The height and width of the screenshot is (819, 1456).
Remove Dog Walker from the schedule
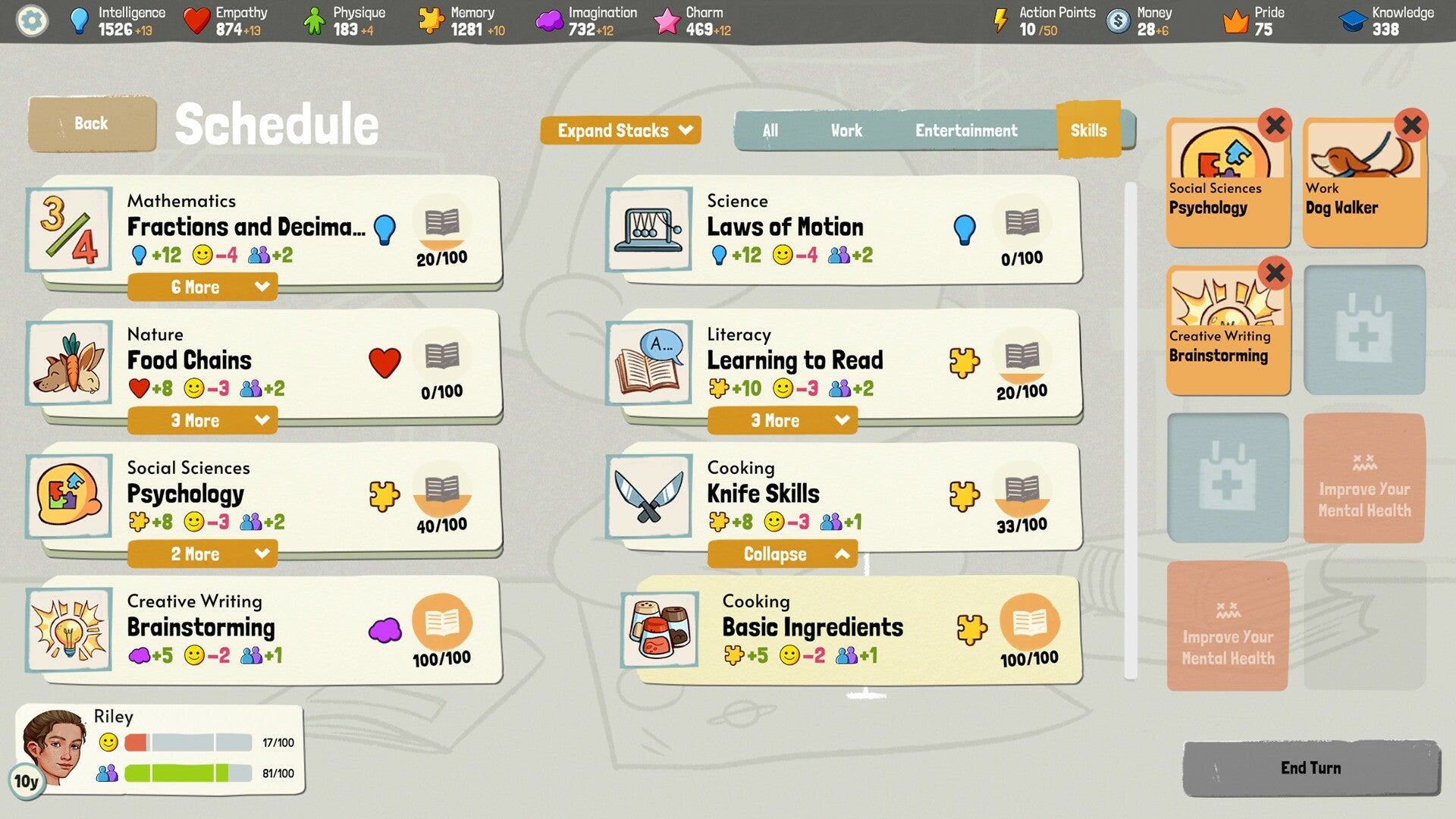[1410, 126]
